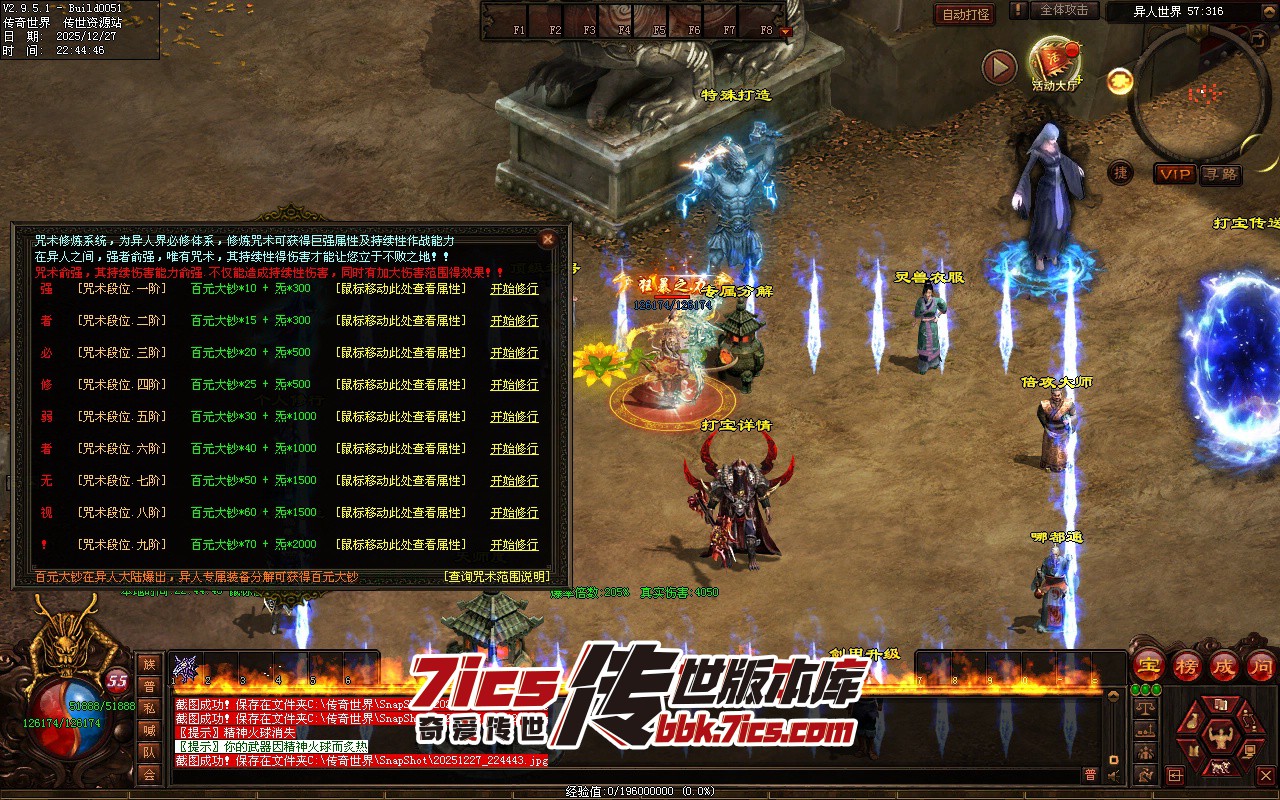Toggle 自动打怪 auto-fight button
Viewport: 1280px width, 800px height.
click(x=964, y=15)
